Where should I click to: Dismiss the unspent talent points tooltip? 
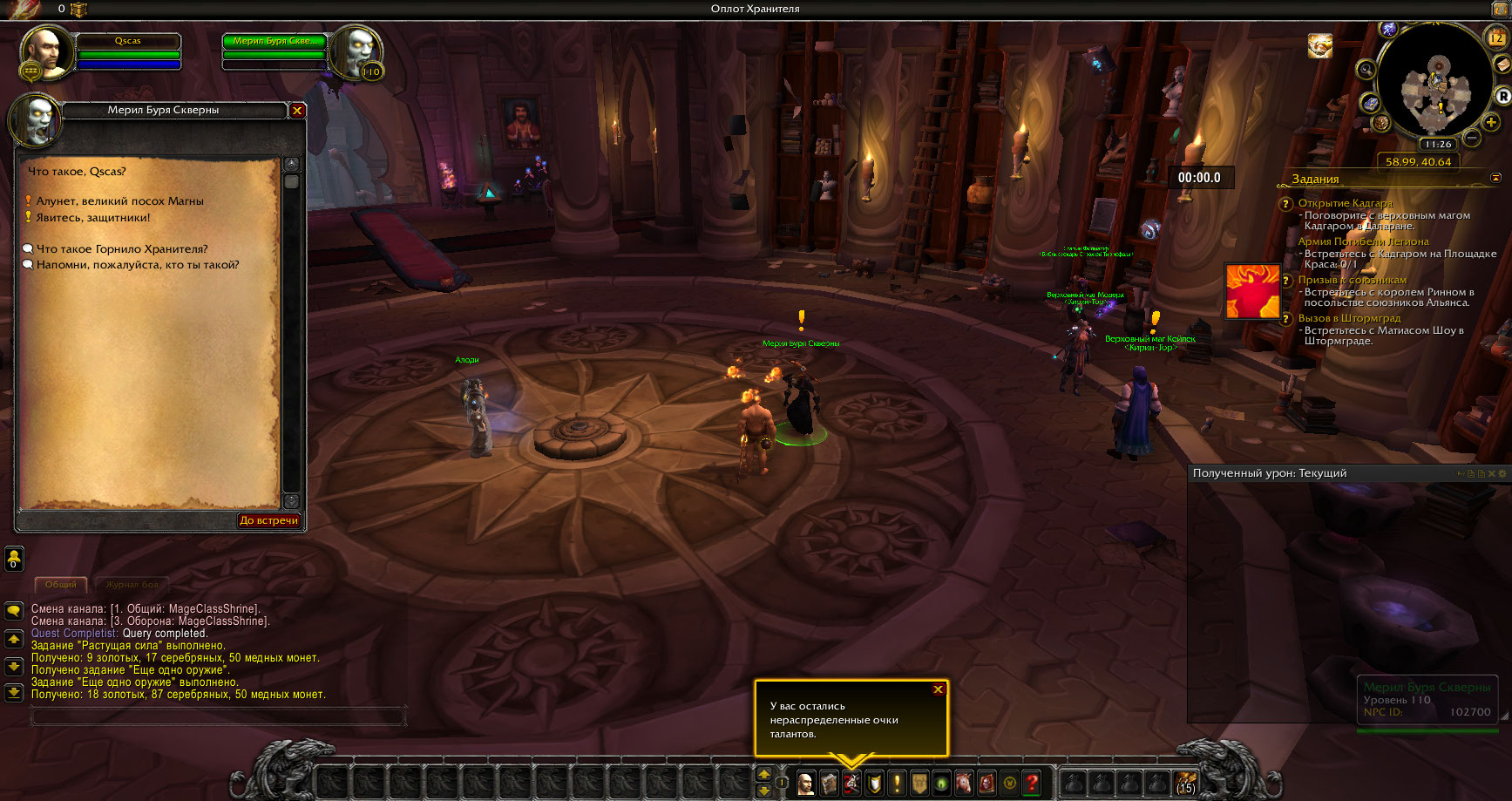(x=938, y=689)
